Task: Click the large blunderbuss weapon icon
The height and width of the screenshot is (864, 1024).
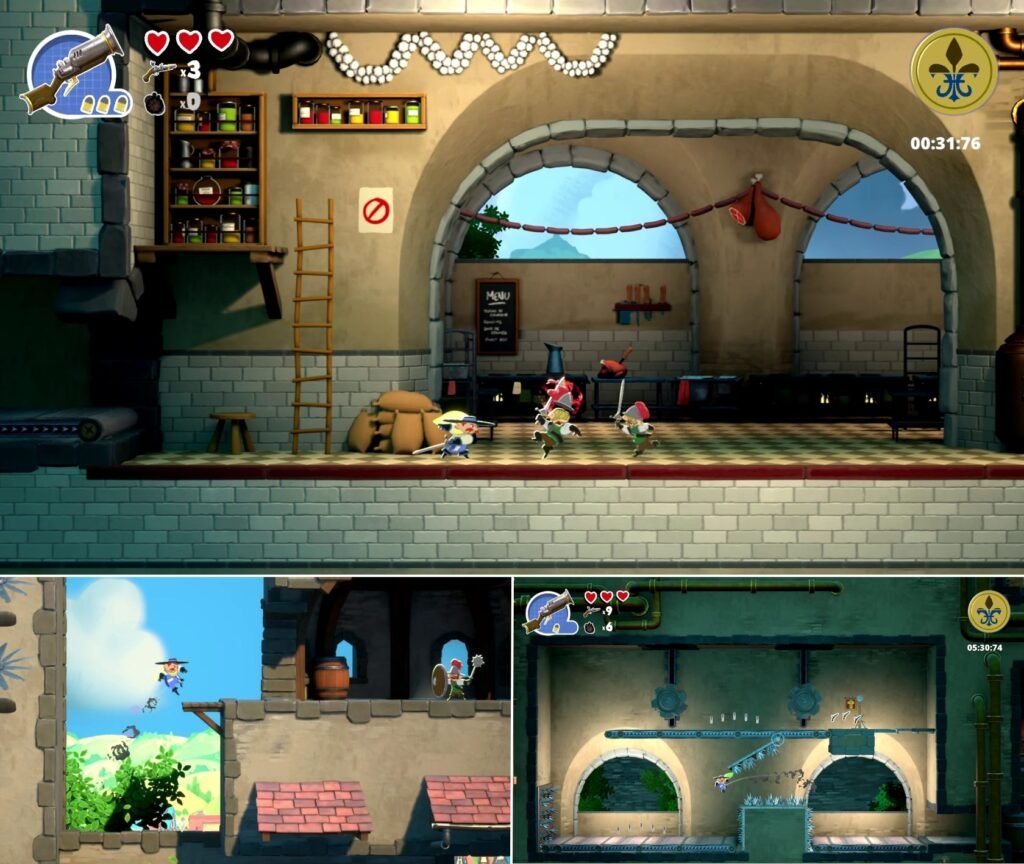Action: coord(72,70)
